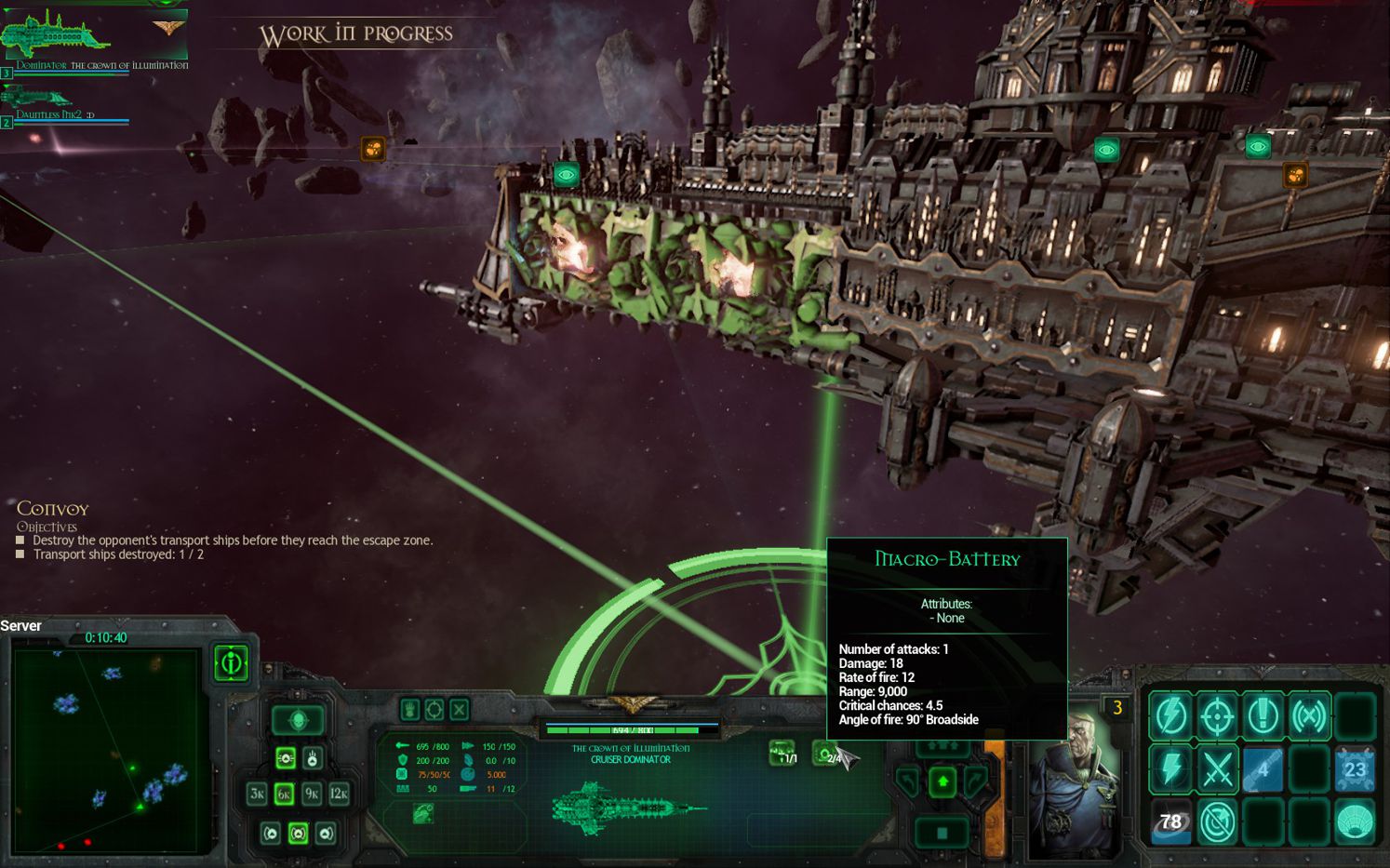Viewport: 1390px width, 868px height.
Task: Switch engagement range to 9K
Action: (x=312, y=794)
